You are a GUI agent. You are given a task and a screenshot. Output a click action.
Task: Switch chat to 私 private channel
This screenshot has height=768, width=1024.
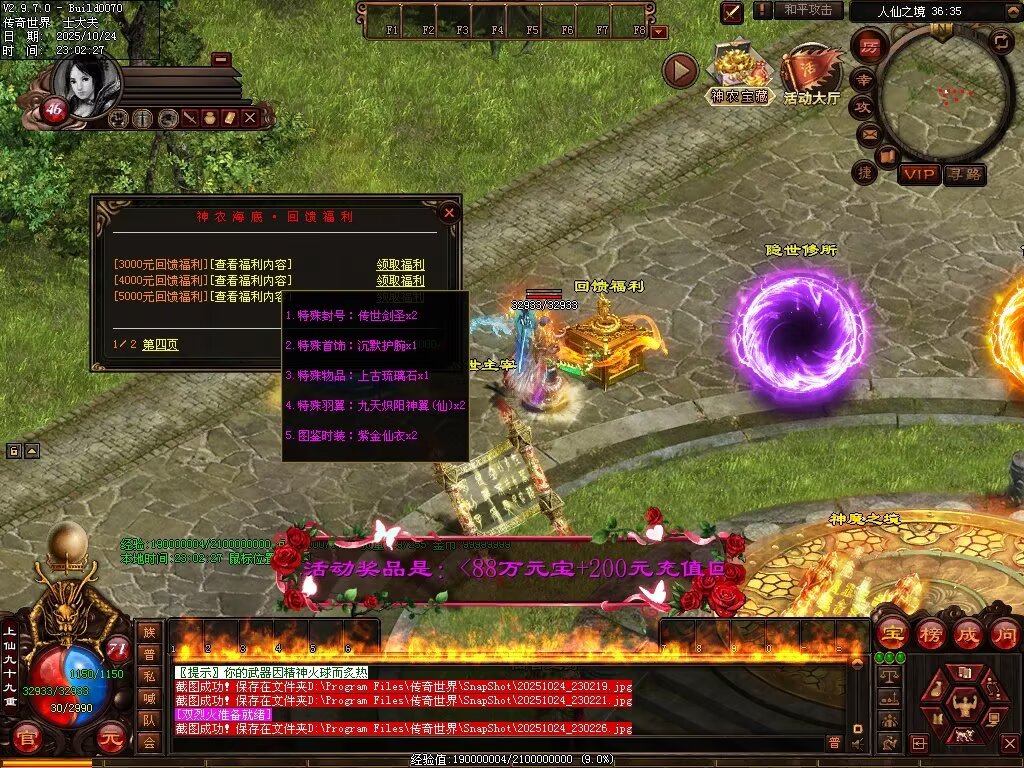click(149, 677)
